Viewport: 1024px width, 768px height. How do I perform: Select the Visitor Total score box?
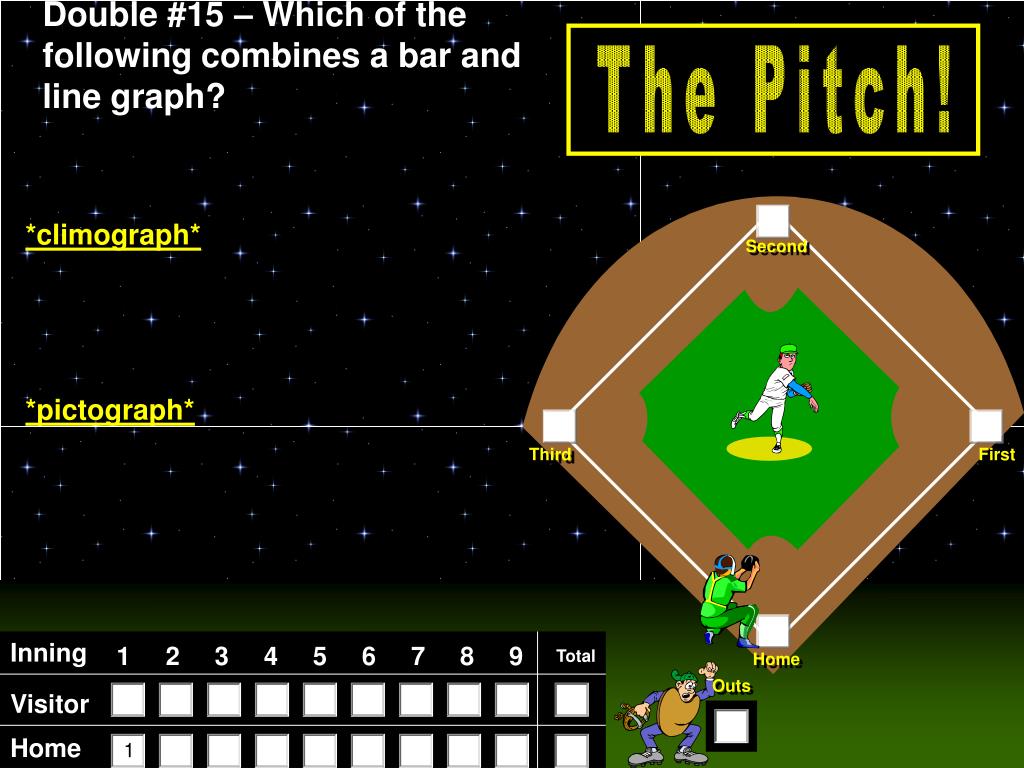[572, 700]
